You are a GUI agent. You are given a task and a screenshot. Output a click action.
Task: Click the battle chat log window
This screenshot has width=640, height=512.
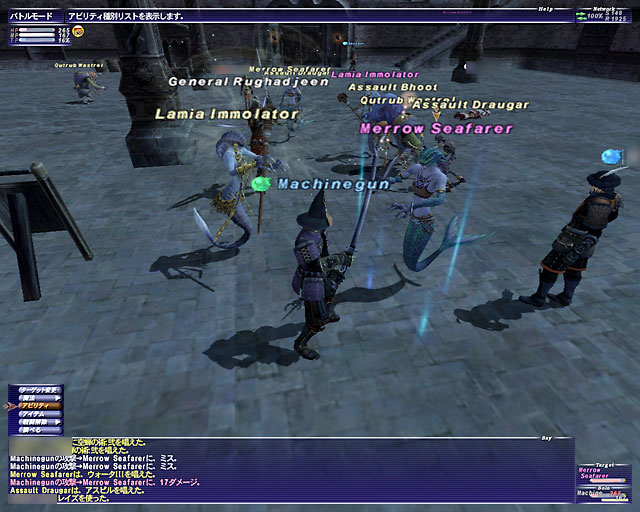click(290, 470)
